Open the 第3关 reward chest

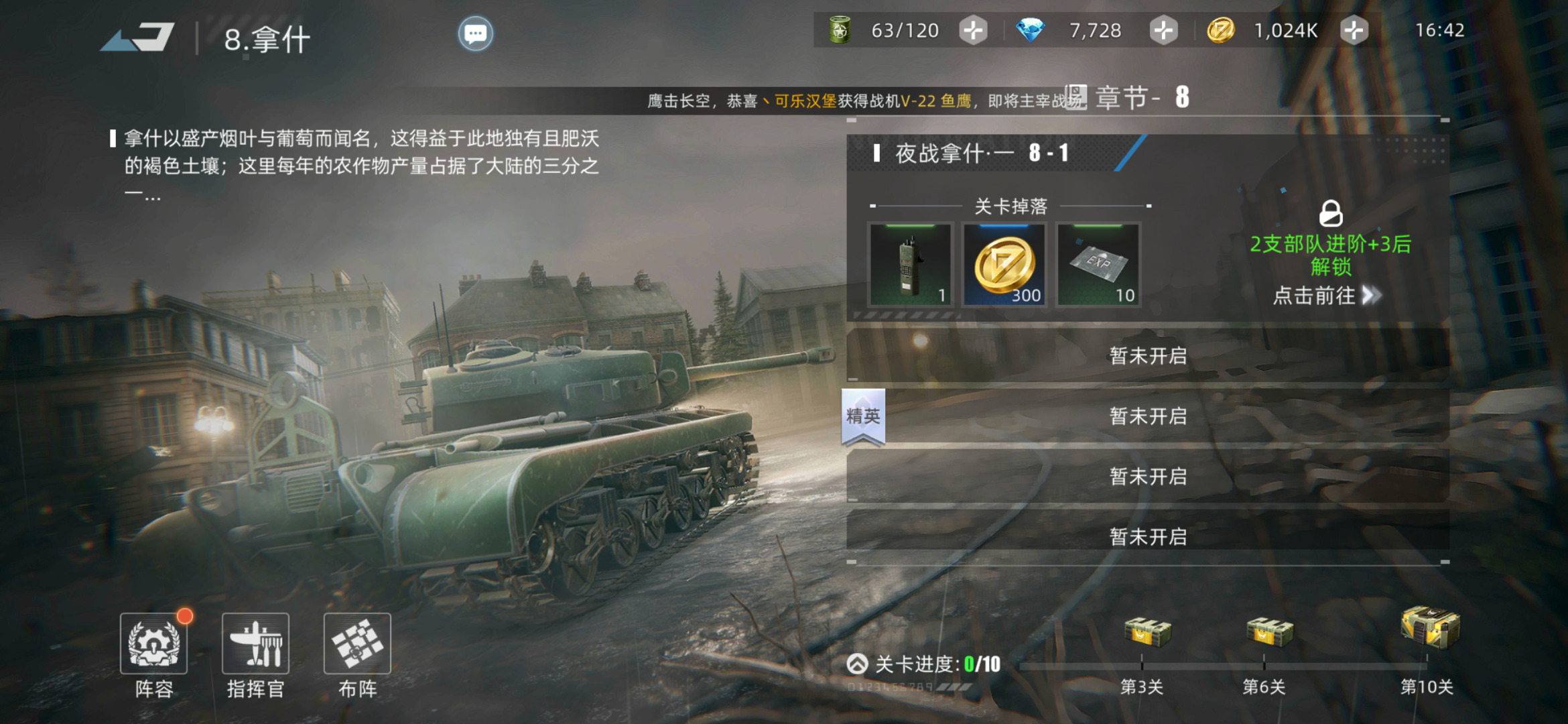[1147, 631]
